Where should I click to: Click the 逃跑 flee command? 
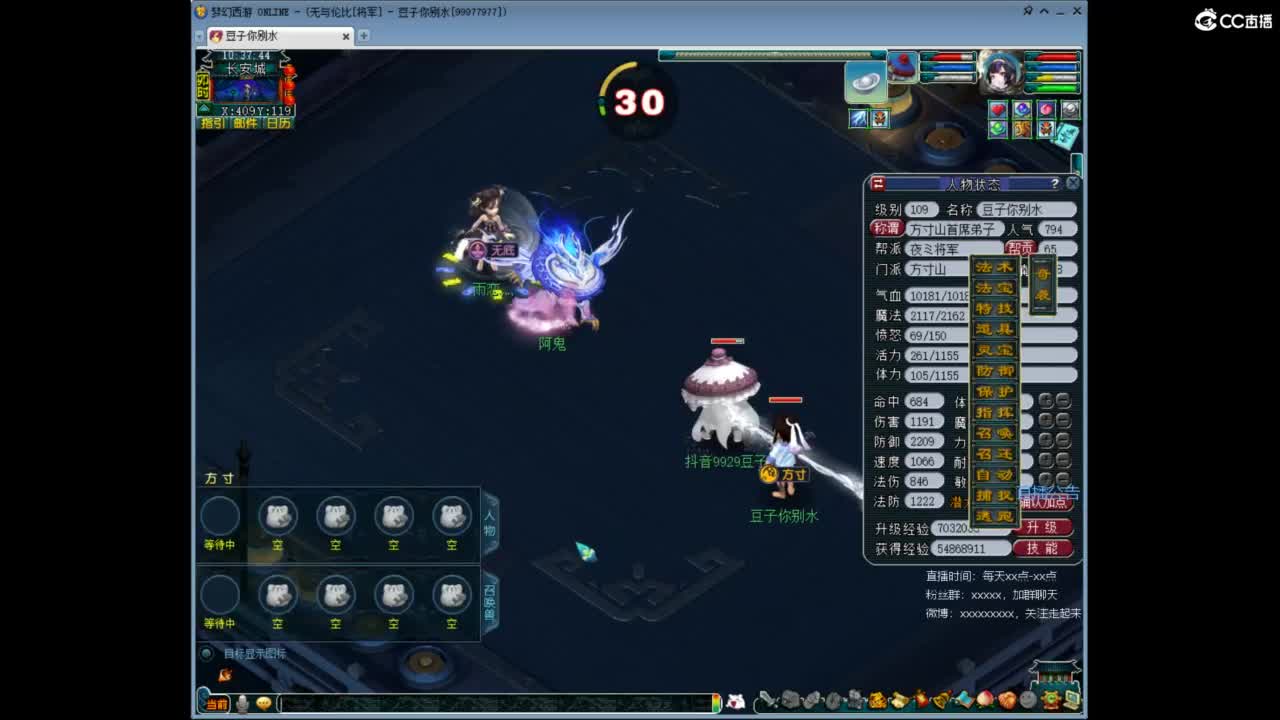pos(997,514)
